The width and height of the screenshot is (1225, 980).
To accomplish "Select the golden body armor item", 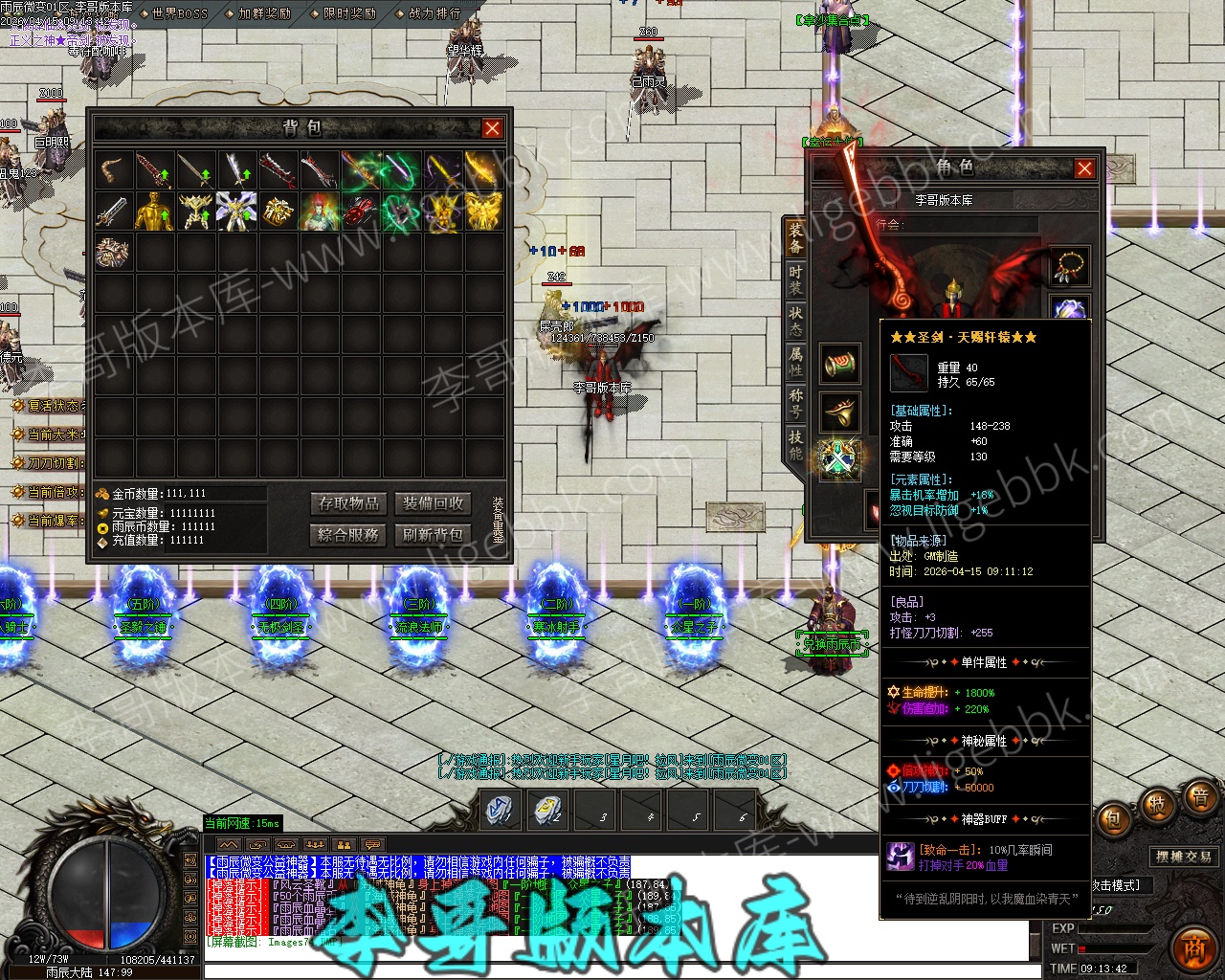I will pos(154,212).
